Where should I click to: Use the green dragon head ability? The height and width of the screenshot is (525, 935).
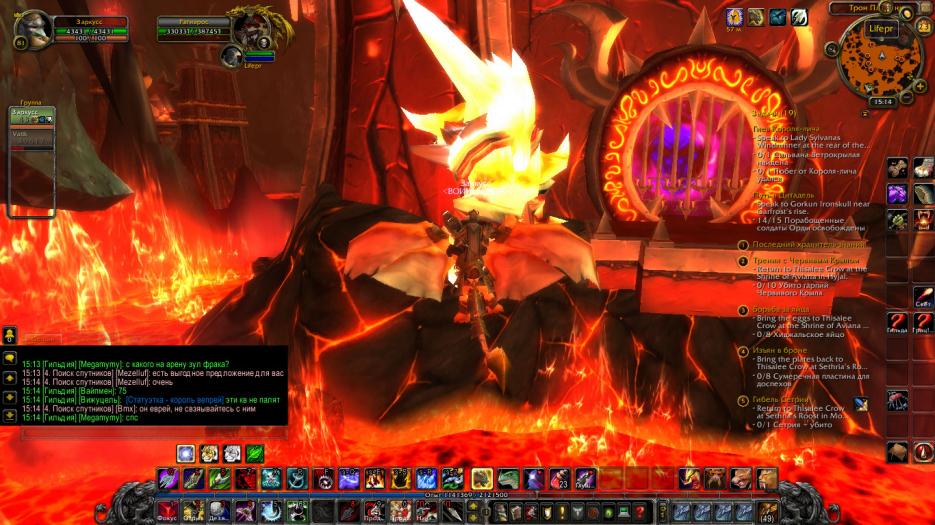[x=509, y=478]
